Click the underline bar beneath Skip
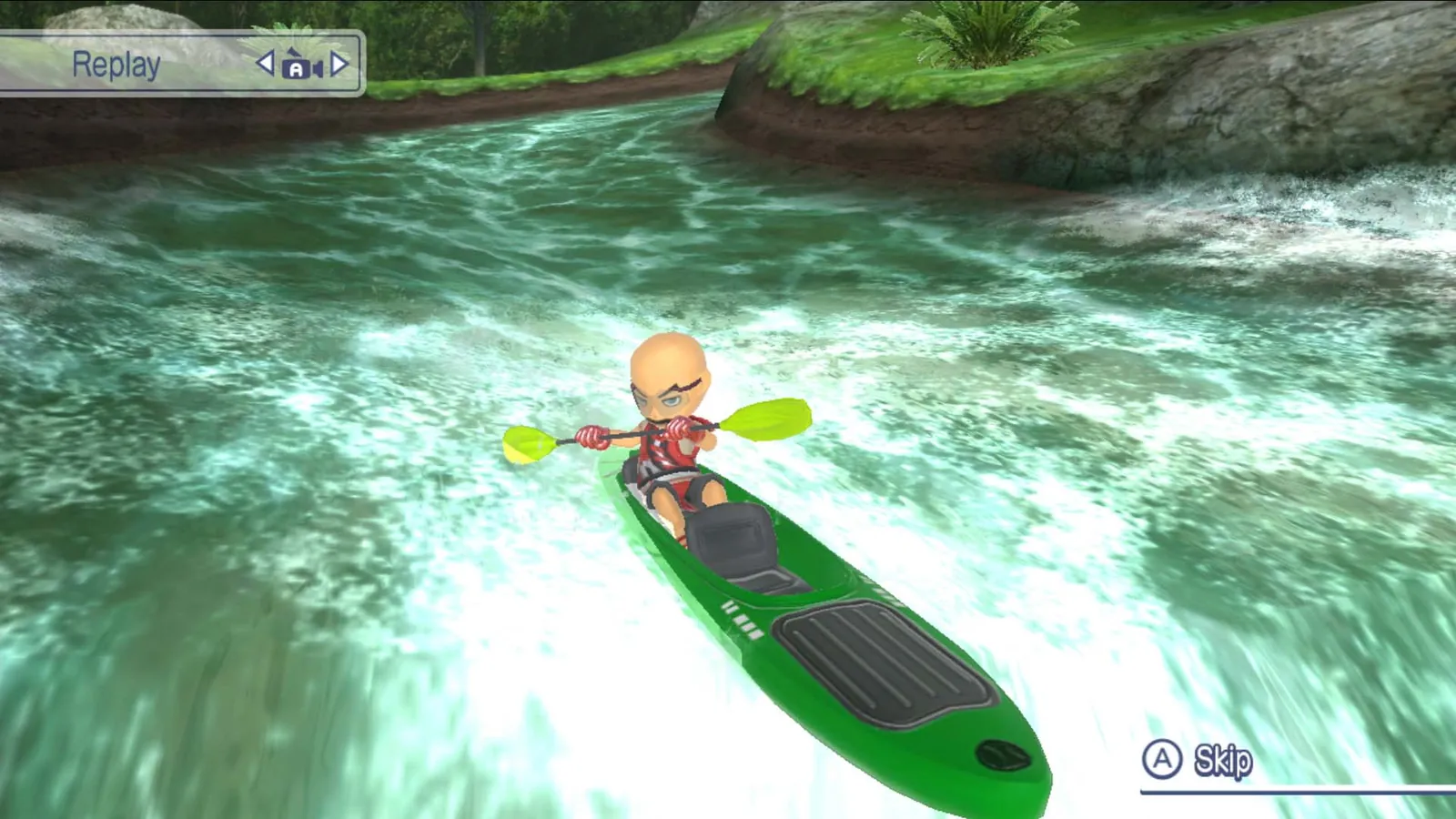 pos(1274,790)
